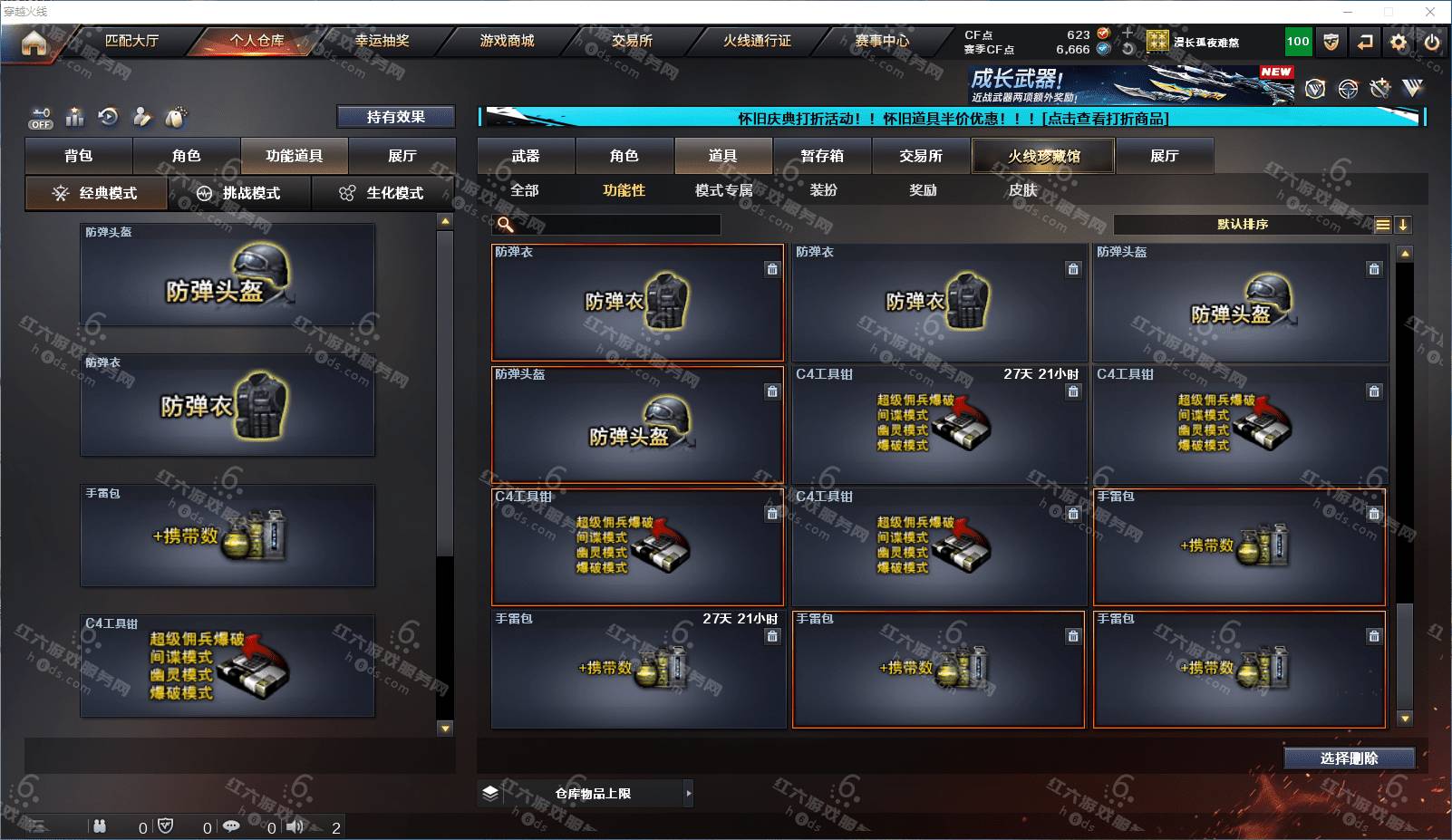Click the home icon button

click(34, 43)
